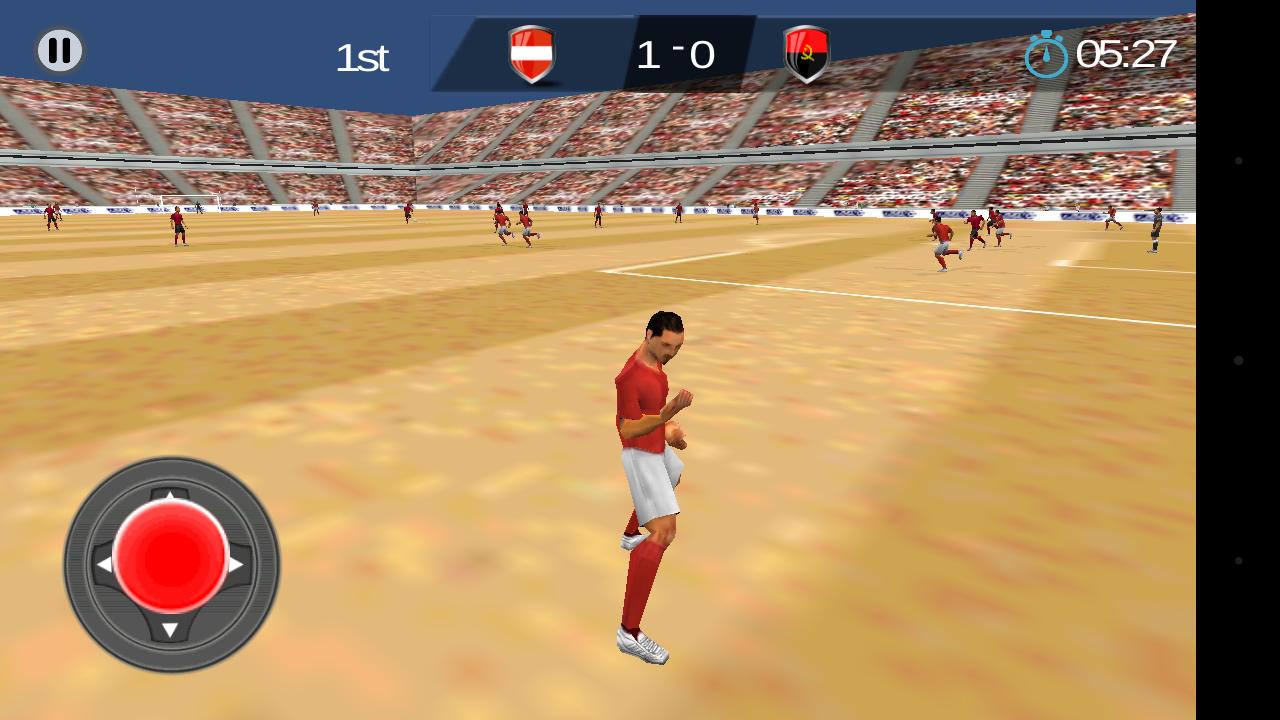Image resolution: width=1280 pixels, height=720 pixels.
Task: Tap the pause icon
Action: [x=59, y=49]
